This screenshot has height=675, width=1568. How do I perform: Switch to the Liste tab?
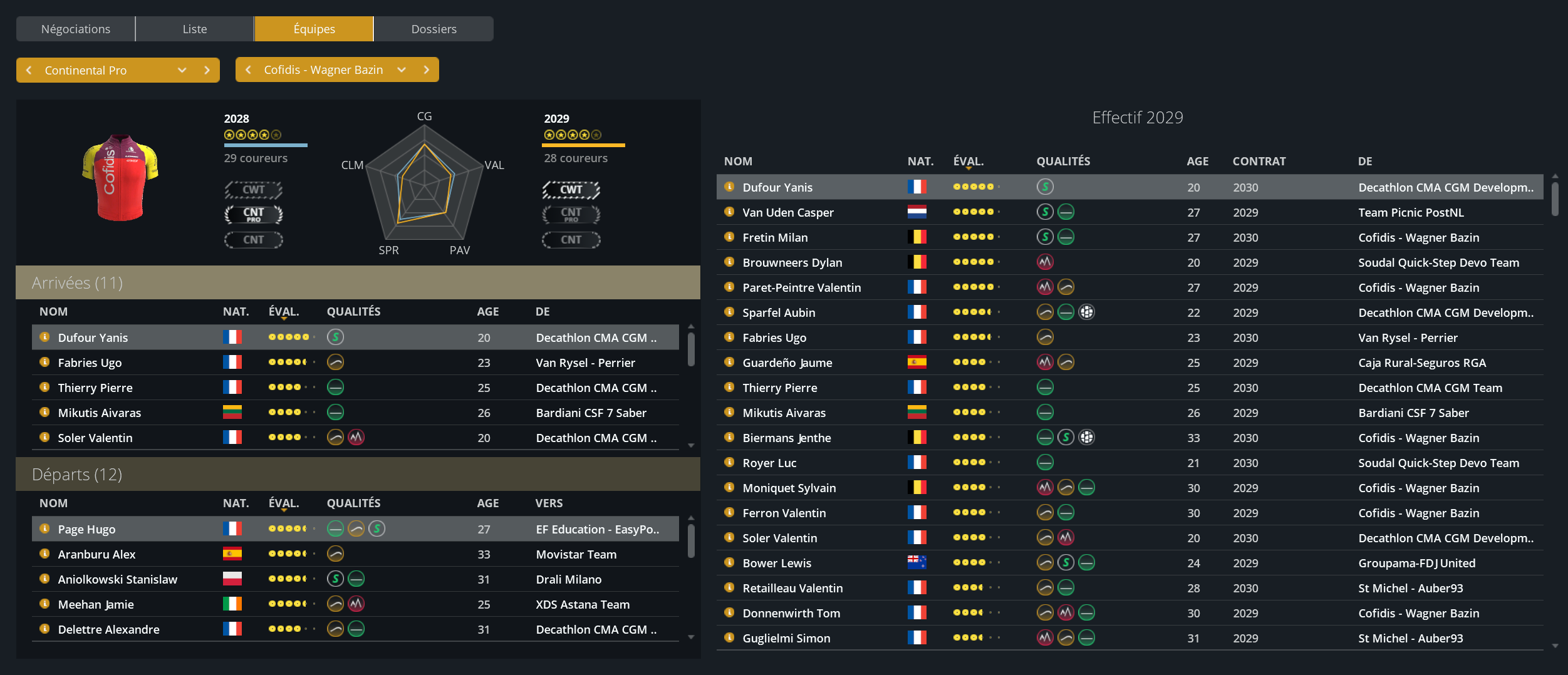point(194,29)
